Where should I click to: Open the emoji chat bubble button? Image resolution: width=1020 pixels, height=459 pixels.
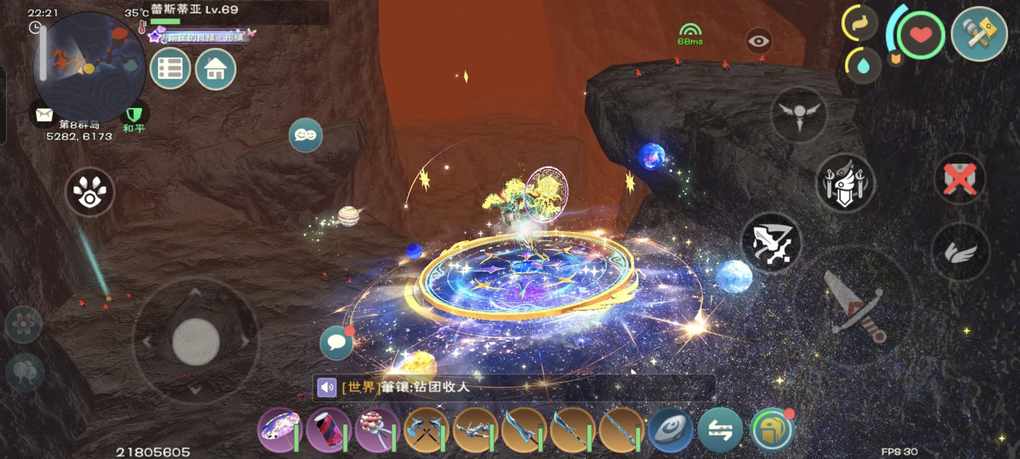click(305, 134)
